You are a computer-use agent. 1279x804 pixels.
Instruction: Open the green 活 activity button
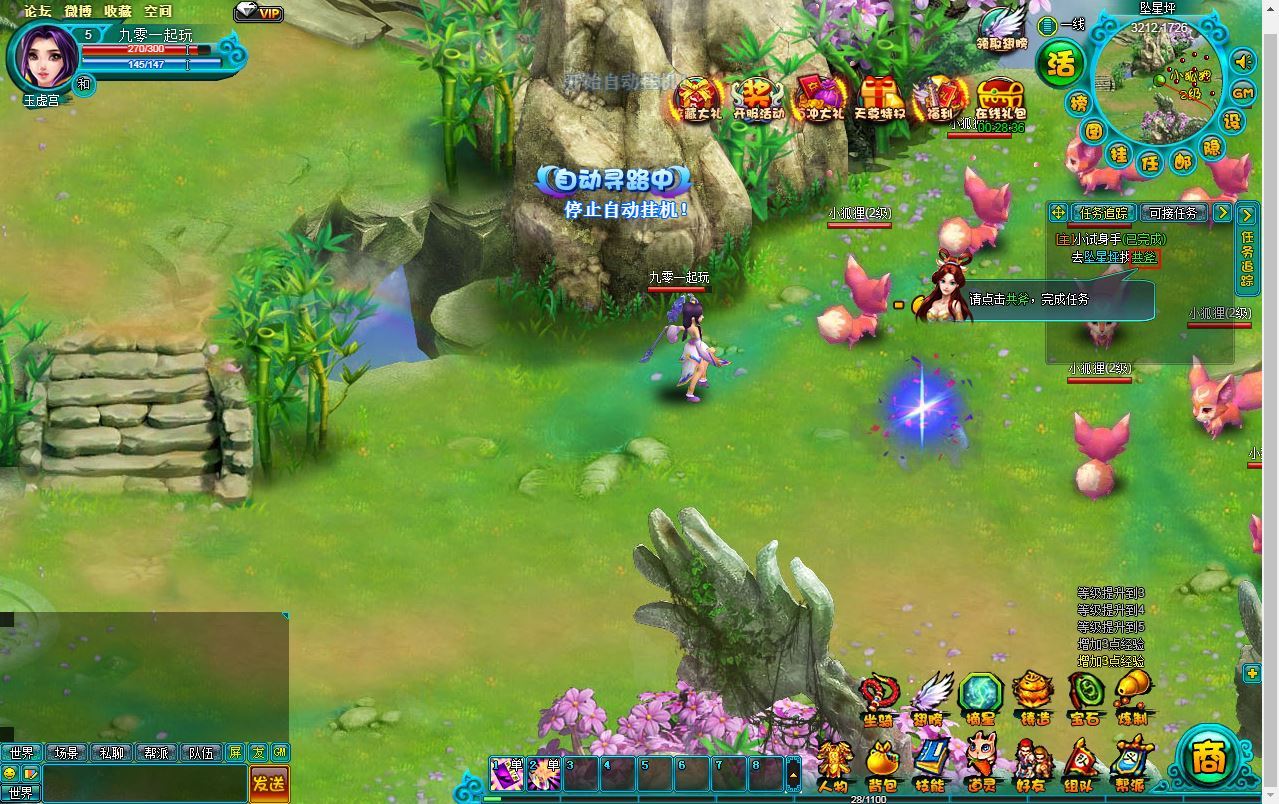1060,64
